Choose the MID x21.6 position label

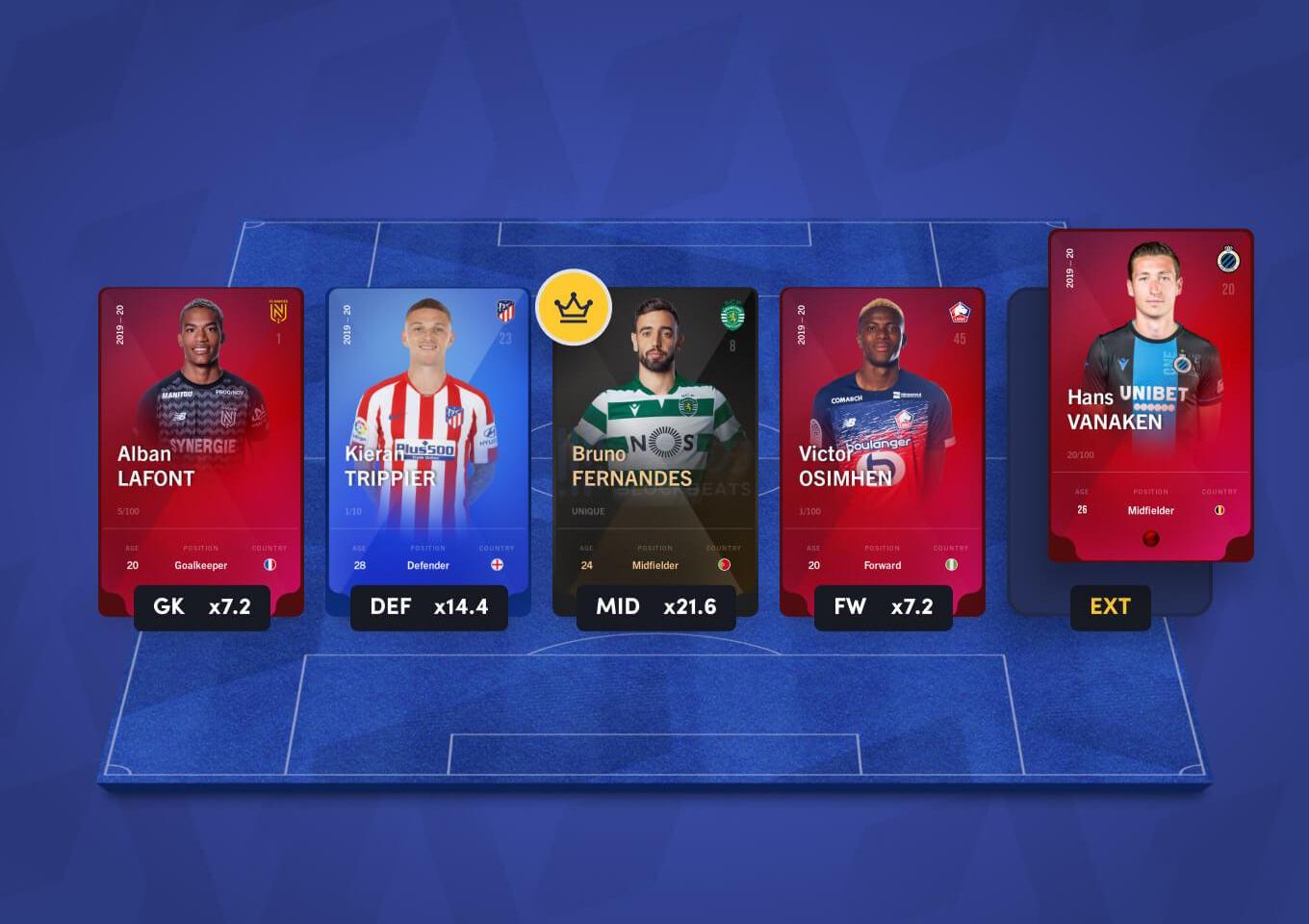click(x=655, y=607)
